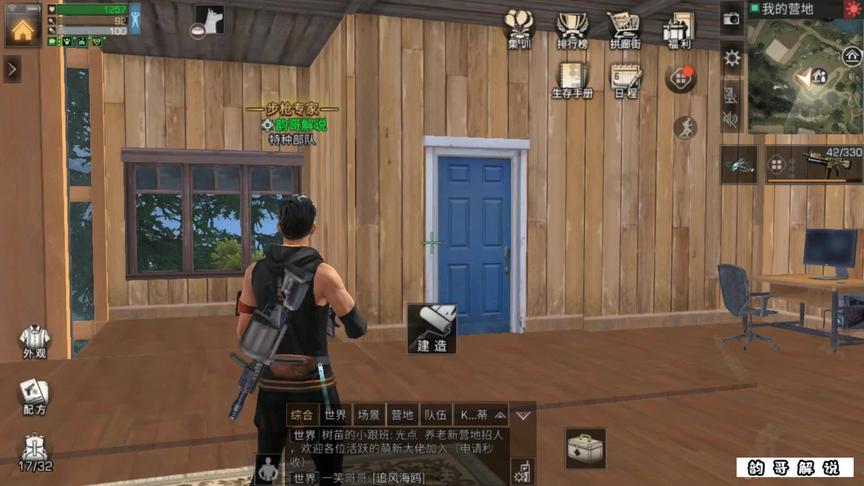864x486 pixels.
Task: Open the 集训 training menu
Action: tap(519, 28)
